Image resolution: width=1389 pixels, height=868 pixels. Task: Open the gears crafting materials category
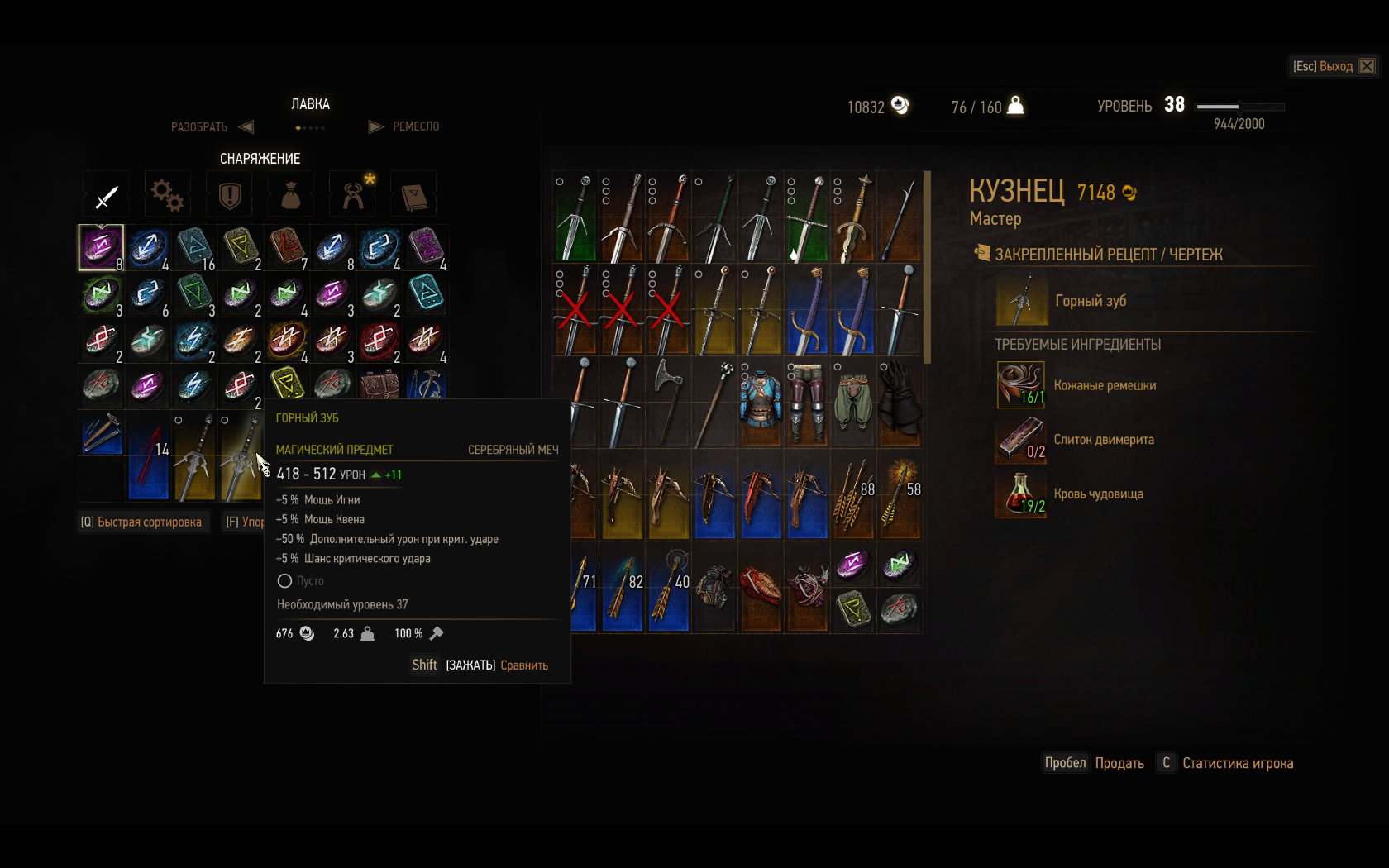pyautogui.click(x=167, y=196)
